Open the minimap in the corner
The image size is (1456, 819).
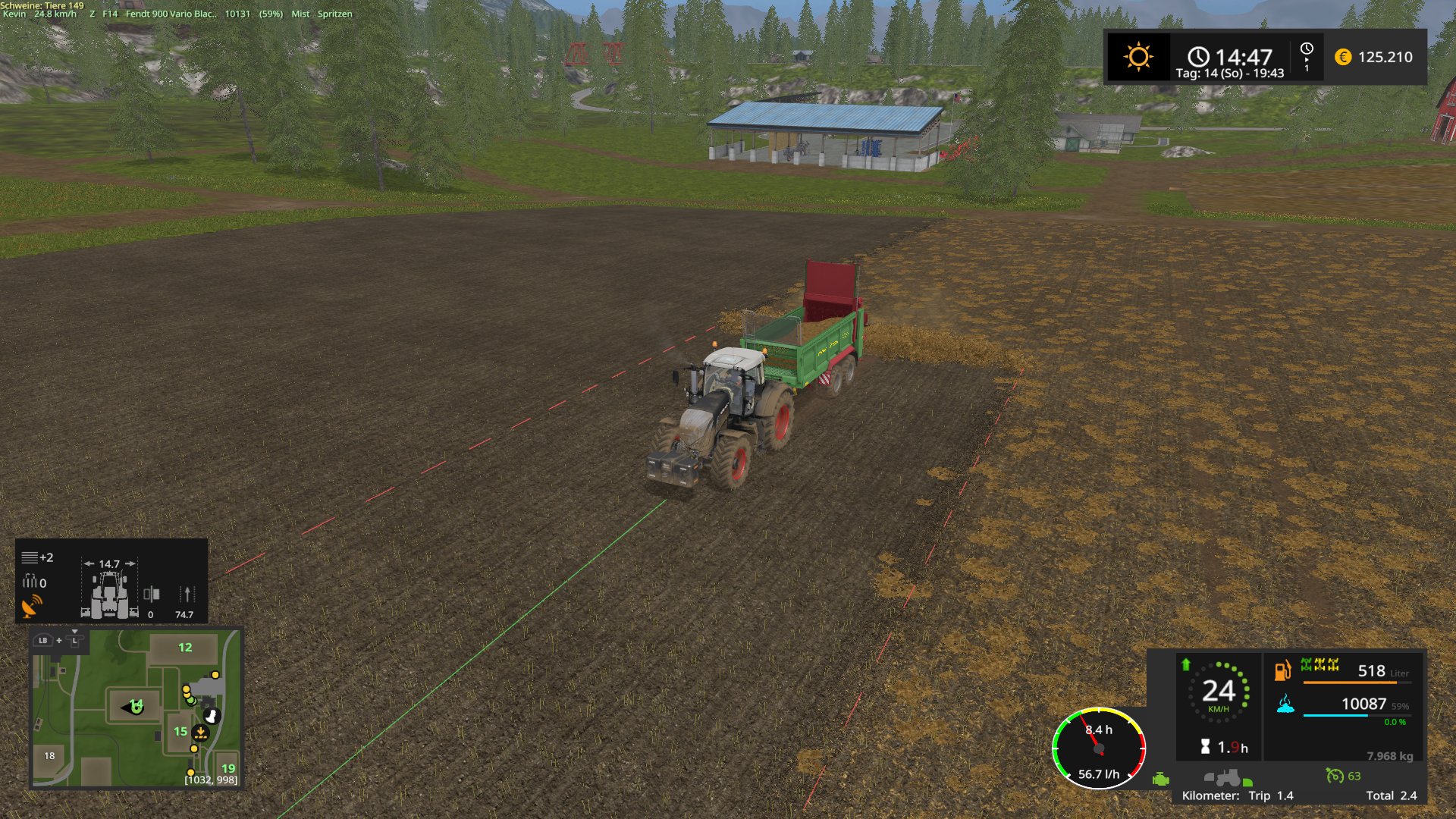click(136, 709)
